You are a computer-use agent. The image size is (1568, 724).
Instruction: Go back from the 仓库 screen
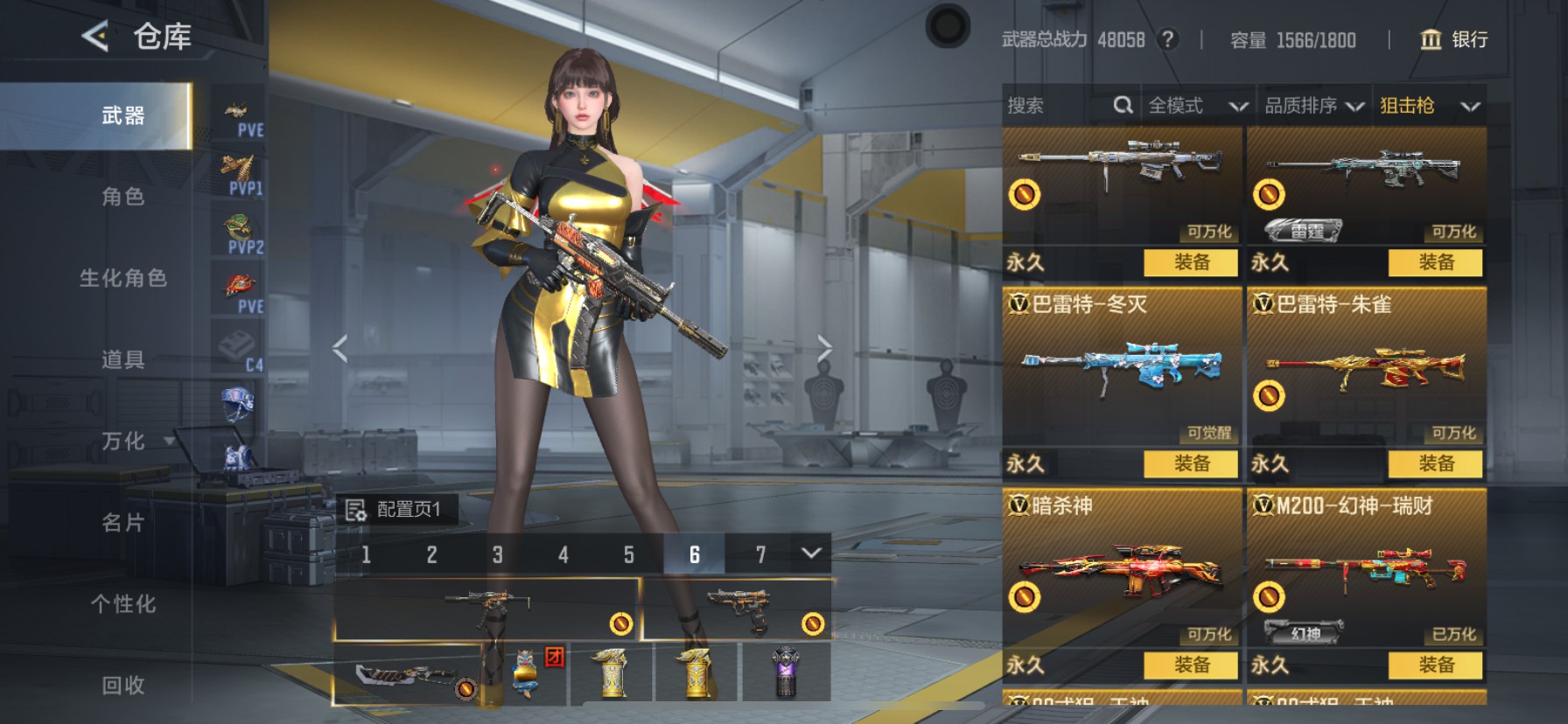(x=95, y=37)
